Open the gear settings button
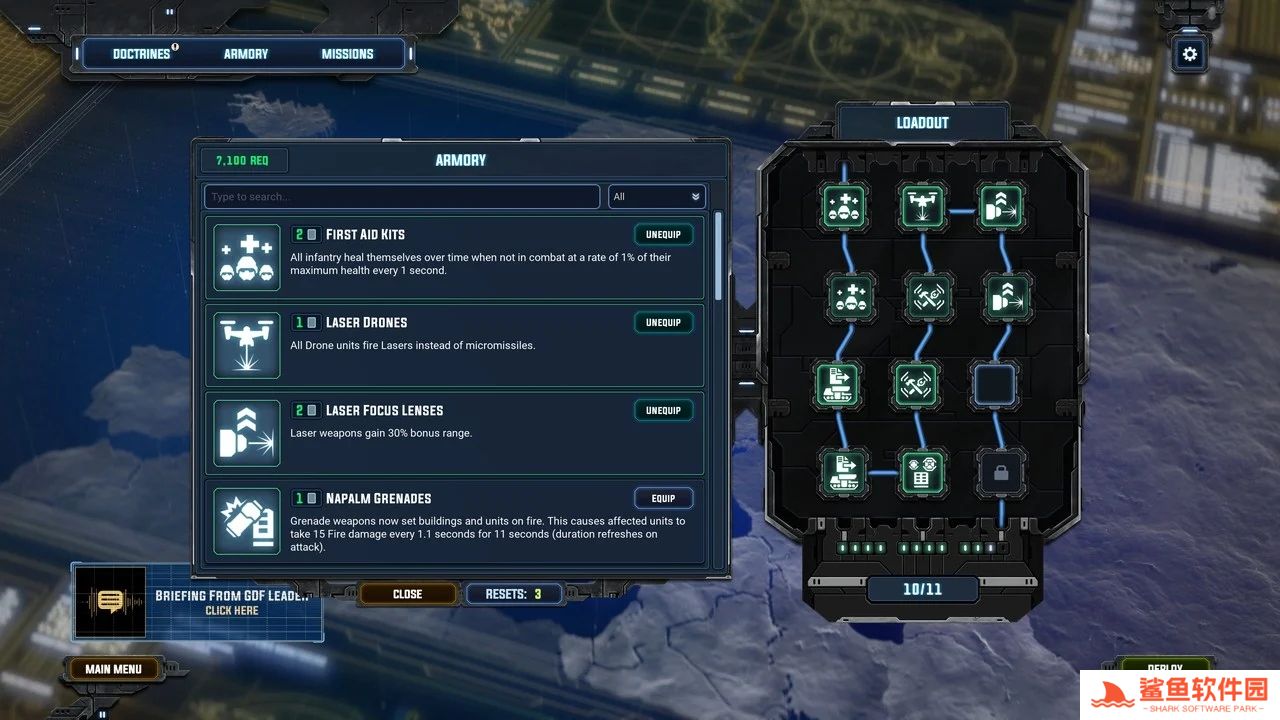Image resolution: width=1280 pixels, height=720 pixels. (1189, 54)
